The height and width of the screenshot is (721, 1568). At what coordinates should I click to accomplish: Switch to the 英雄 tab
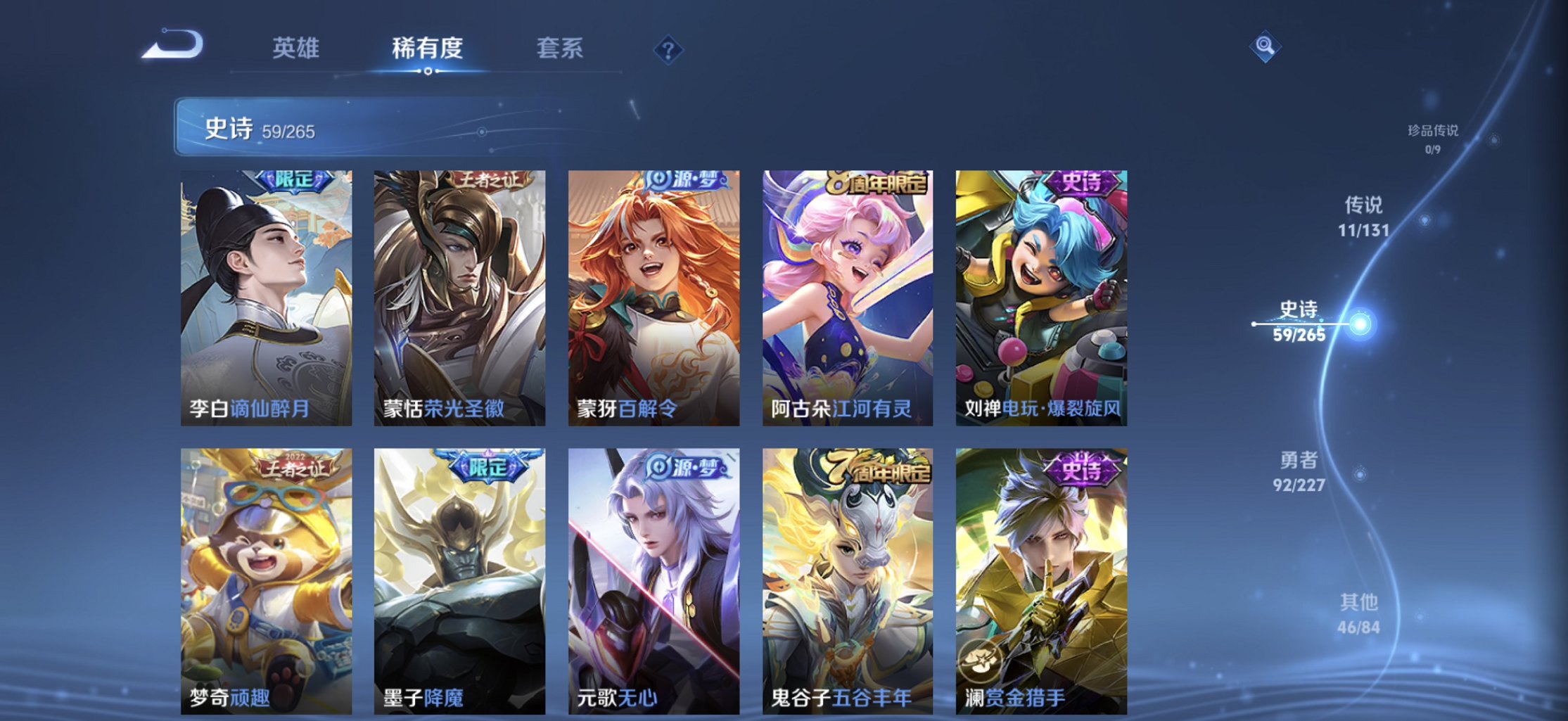coord(296,48)
